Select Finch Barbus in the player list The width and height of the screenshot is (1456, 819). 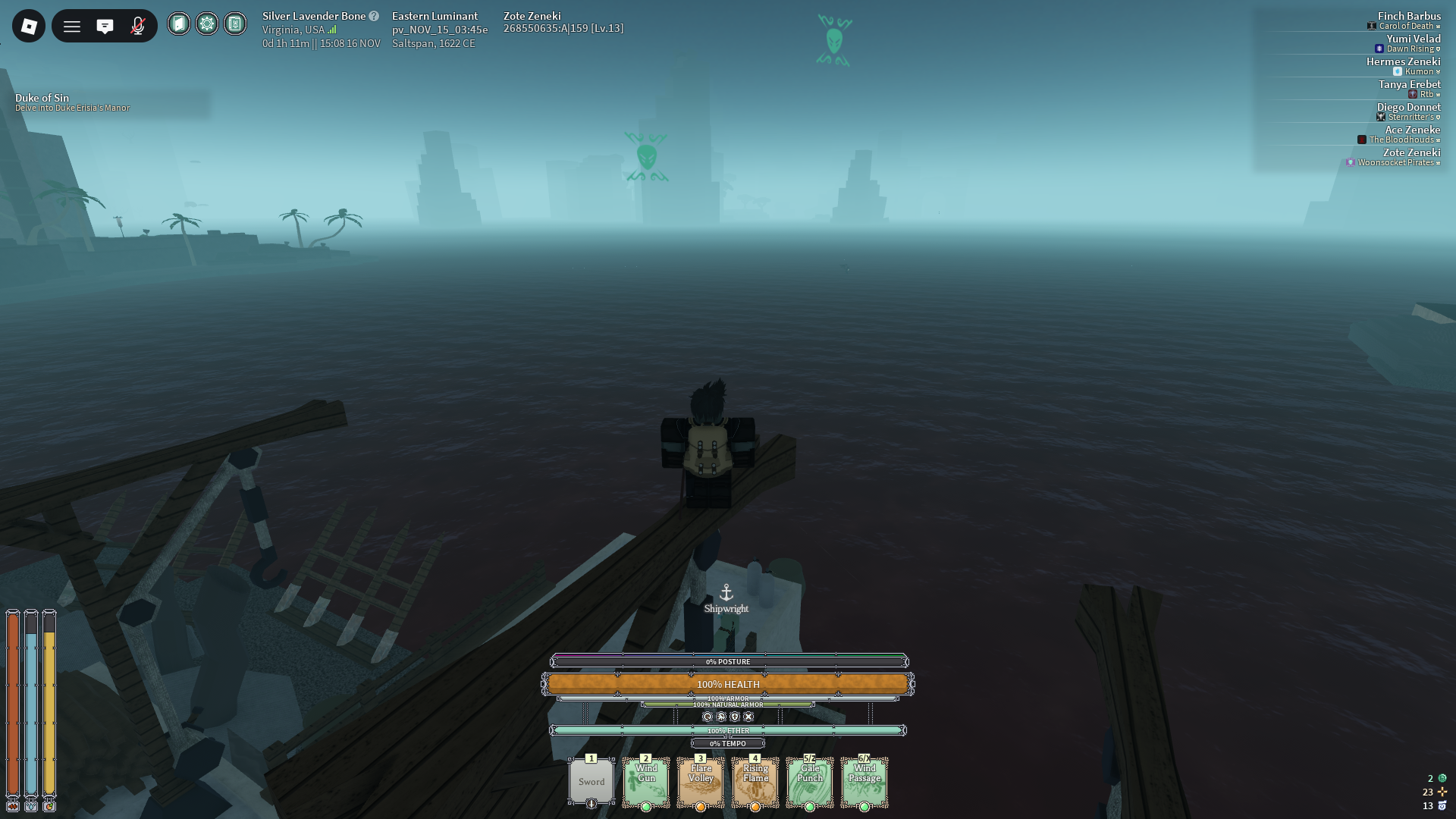point(1409,16)
